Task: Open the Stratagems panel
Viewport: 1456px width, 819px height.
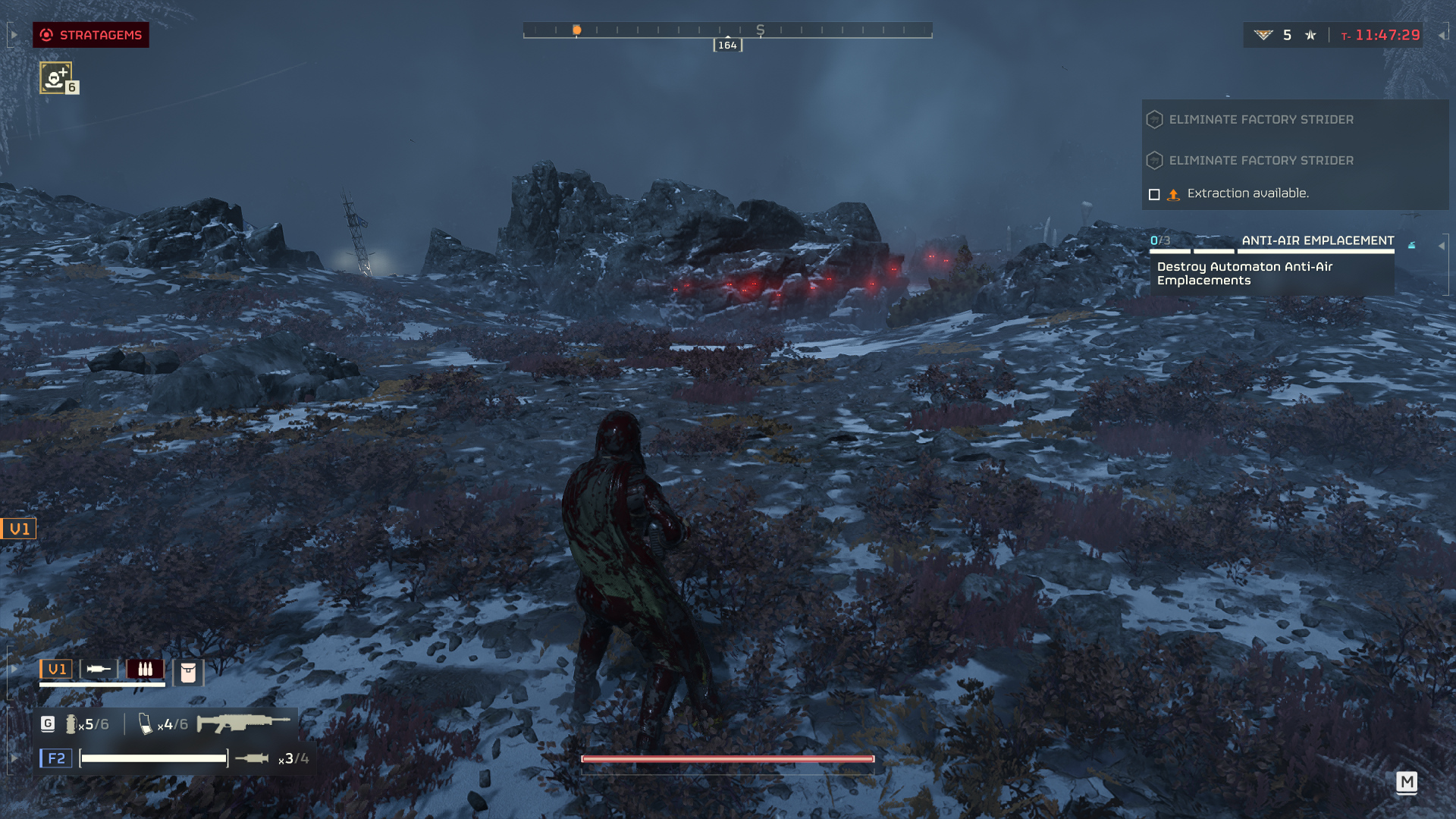Action: [x=91, y=35]
